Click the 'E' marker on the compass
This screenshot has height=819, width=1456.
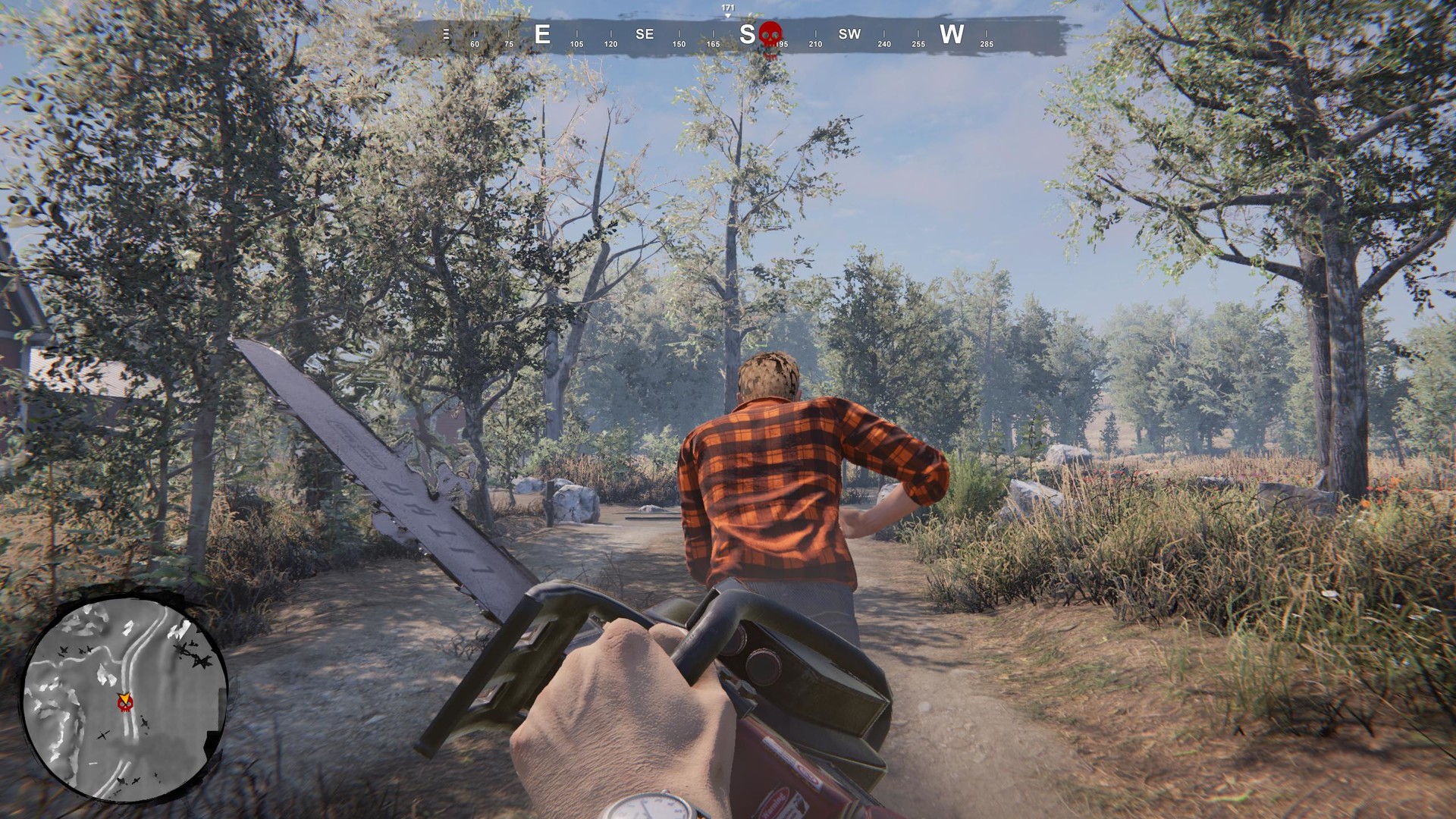(x=541, y=34)
